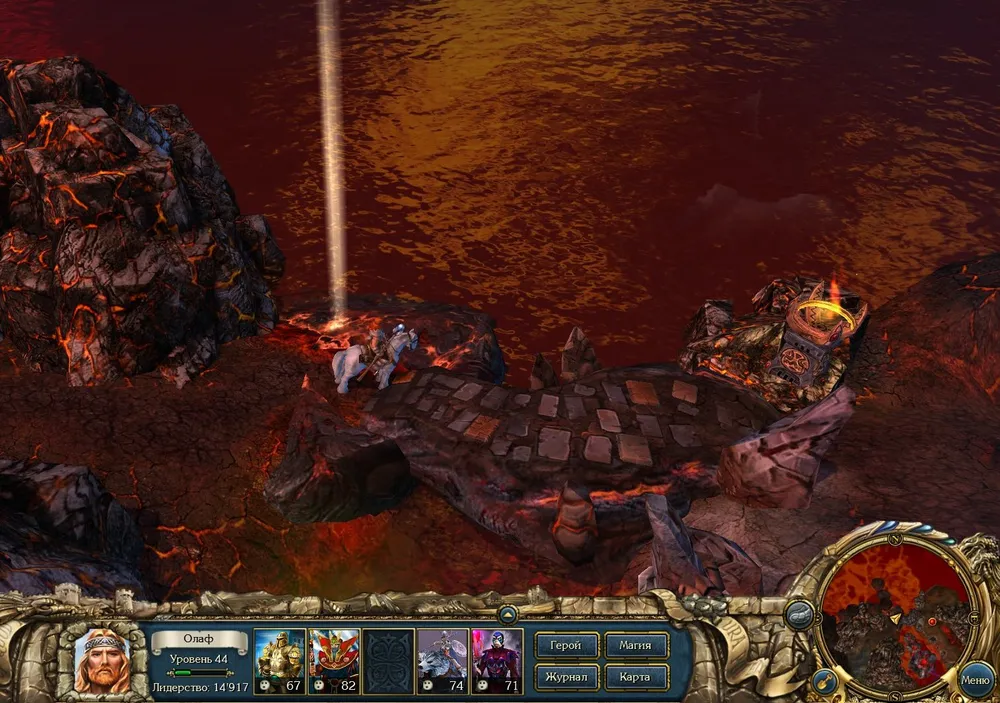Click the round Меню button

click(x=975, y=680)
